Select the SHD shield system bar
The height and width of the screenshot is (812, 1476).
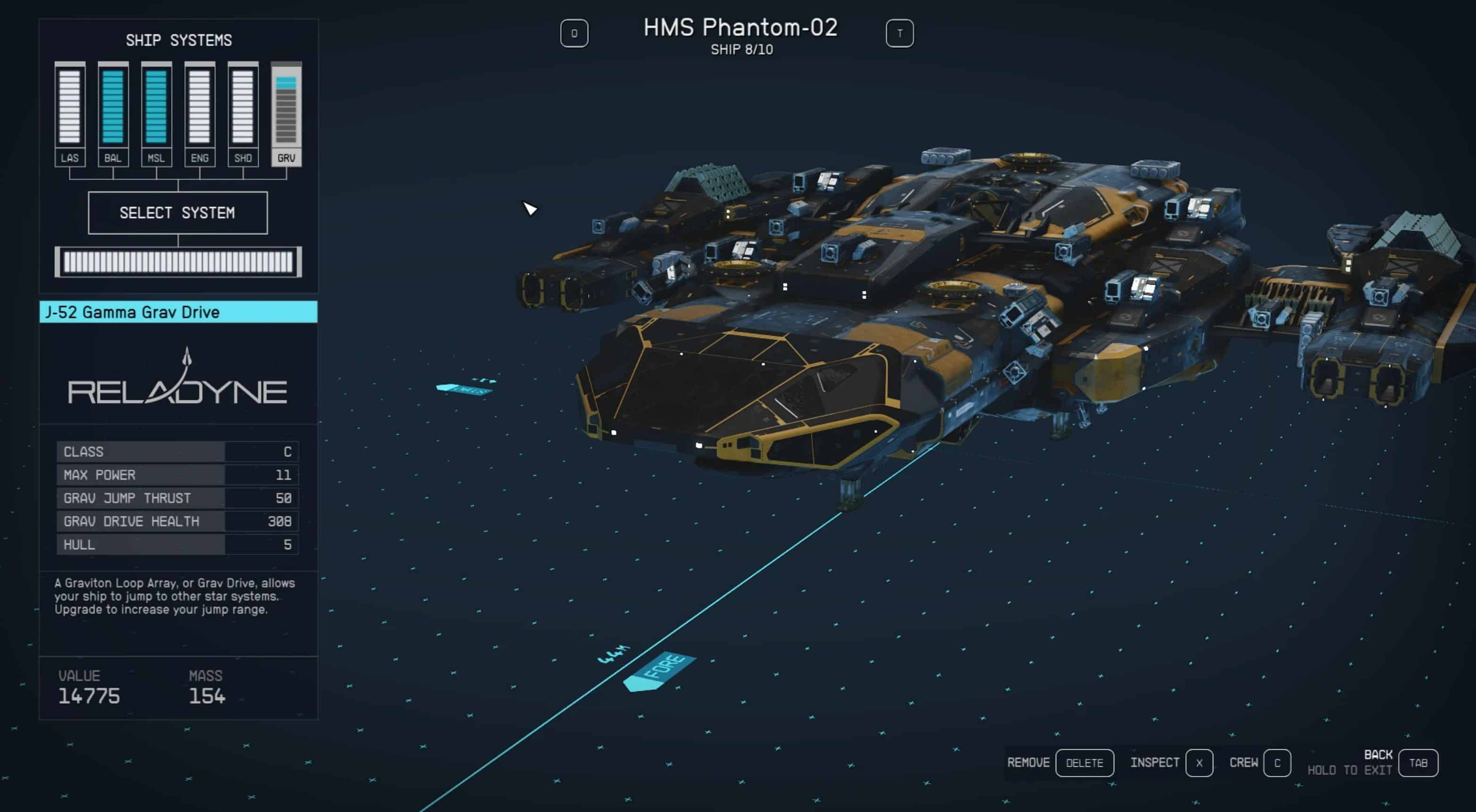click(243, 107)
